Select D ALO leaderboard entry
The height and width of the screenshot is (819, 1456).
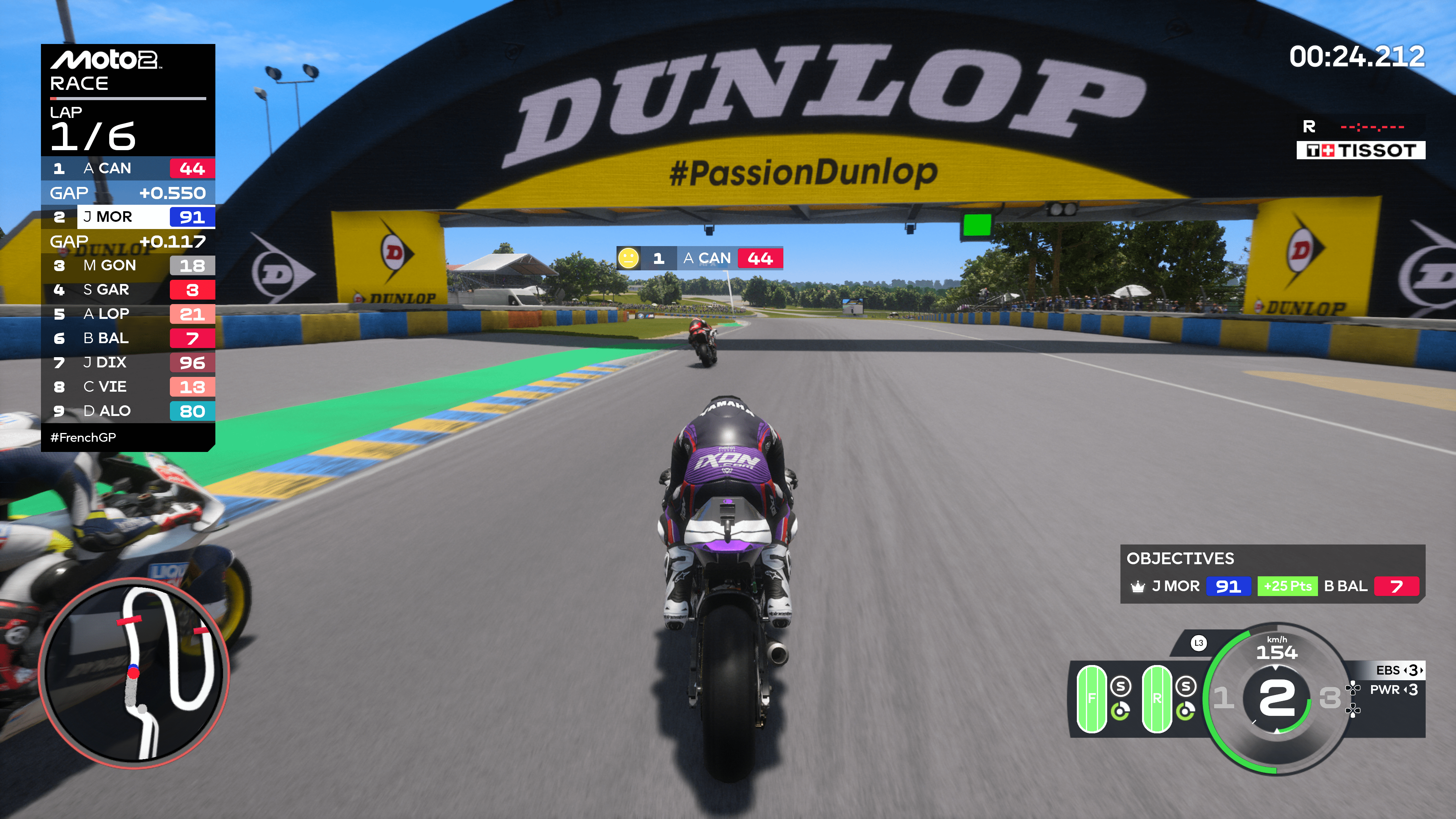point(128,411)
